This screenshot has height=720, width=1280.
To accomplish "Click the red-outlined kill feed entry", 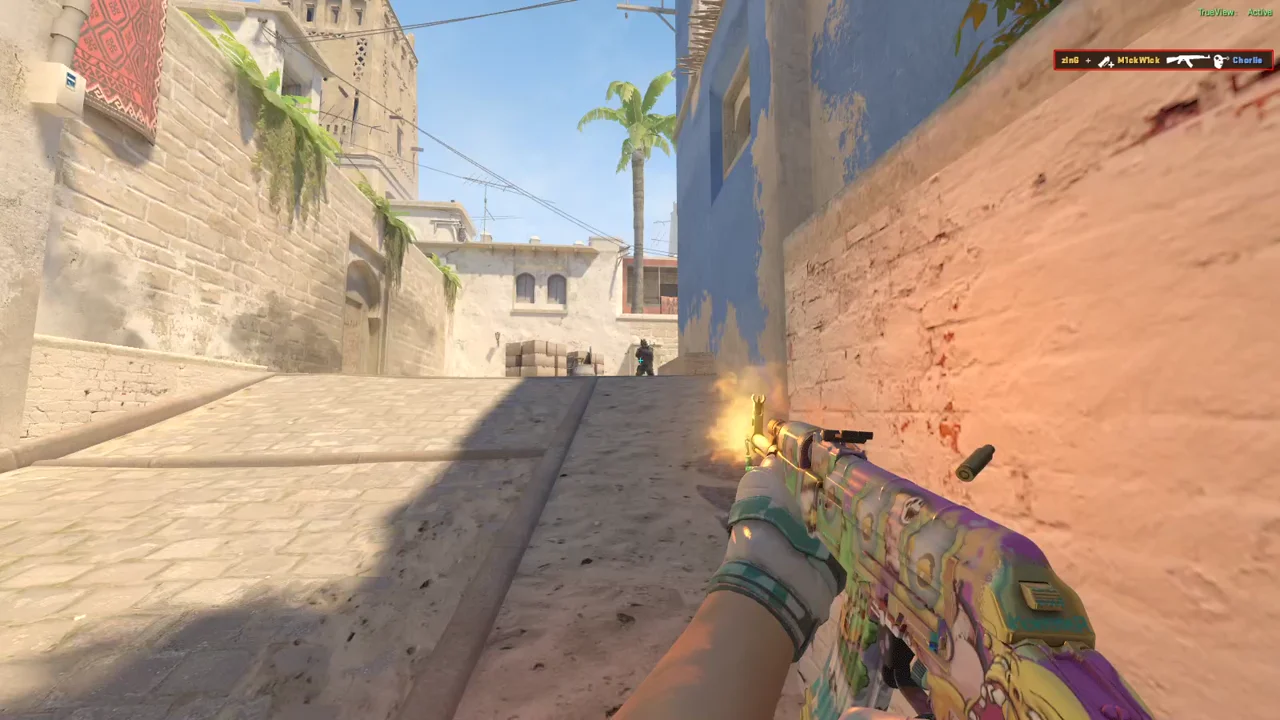I will coord(1165,60).
